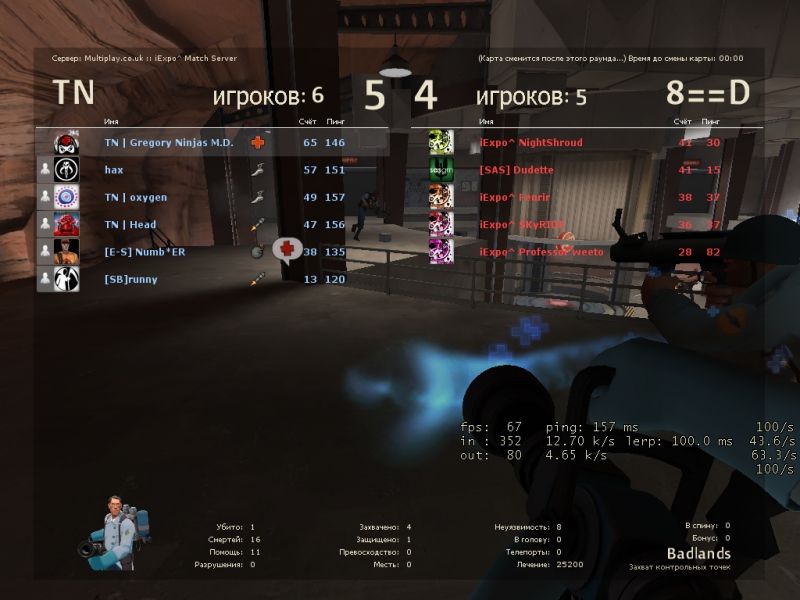
Task: Click the [E-S] Numb*ER avatar image
Action: tap(66, 252)
